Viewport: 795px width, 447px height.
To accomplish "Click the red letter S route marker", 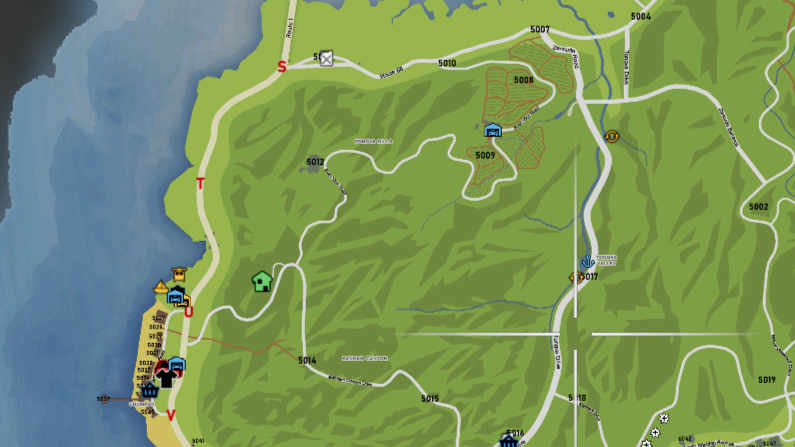I will pyautogui.click(x=281, y=67).
